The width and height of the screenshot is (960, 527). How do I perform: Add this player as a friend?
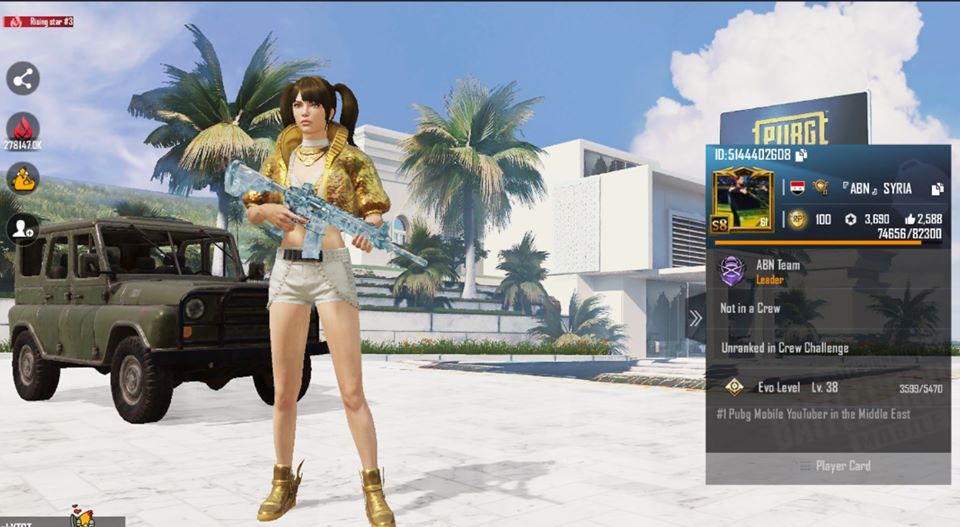point(22,229)
